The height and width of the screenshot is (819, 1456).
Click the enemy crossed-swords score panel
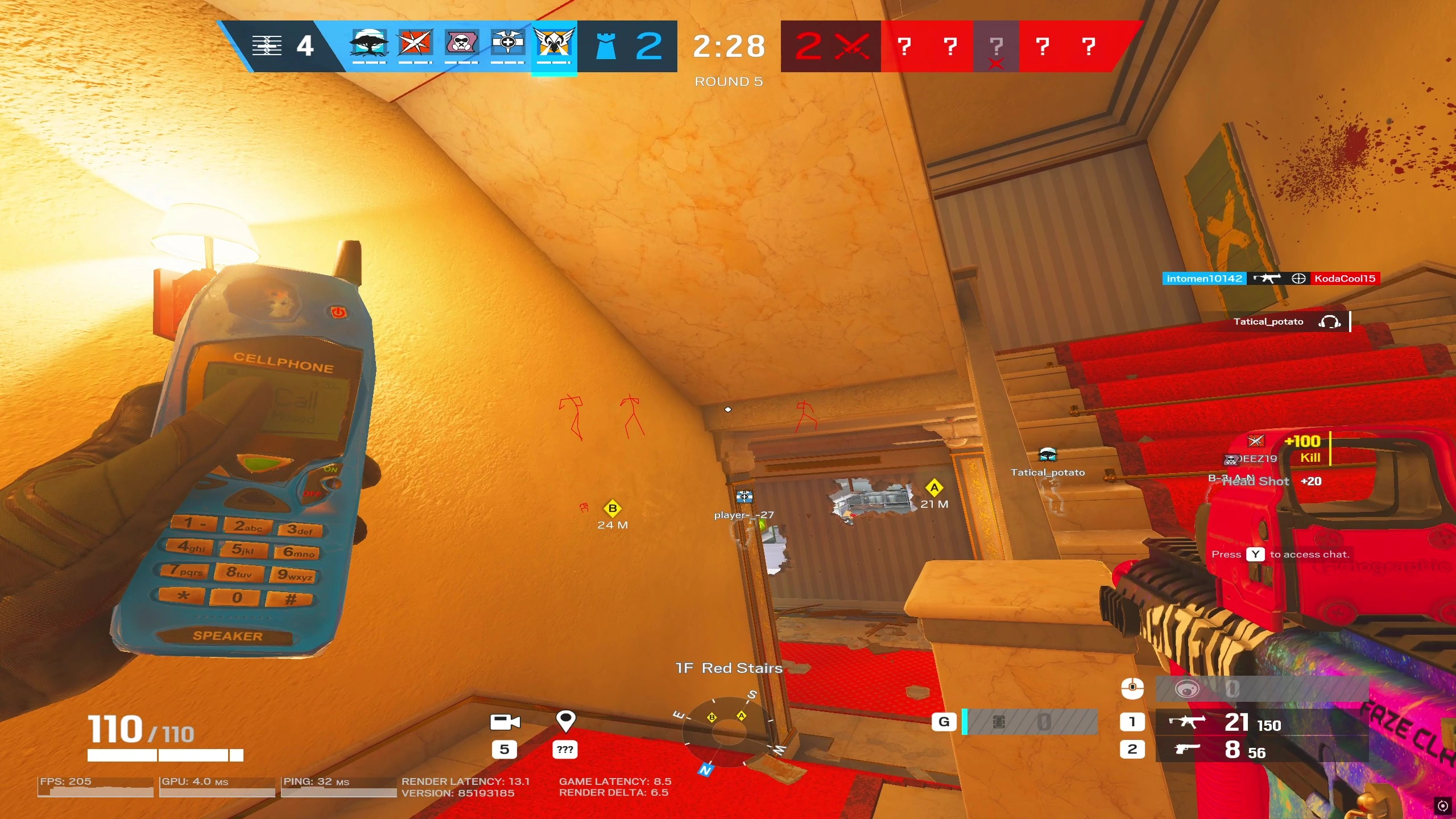[830, 47]
